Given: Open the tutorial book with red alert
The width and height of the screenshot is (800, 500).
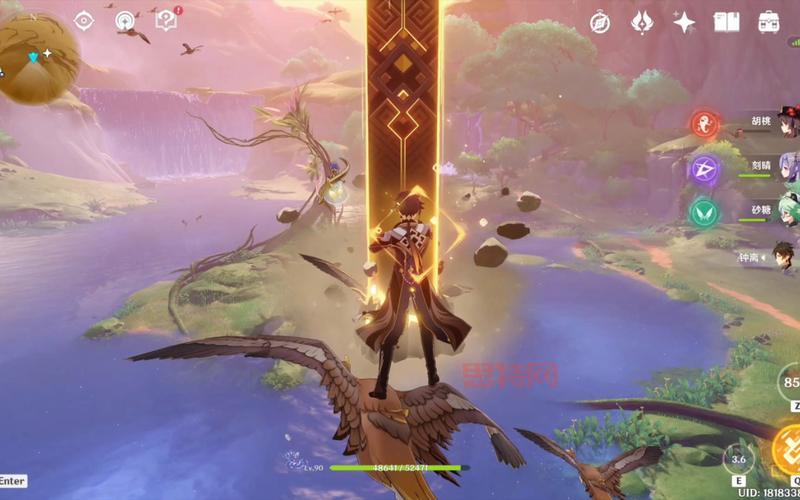Looking at the screenshot, I should [x=166, y=21].
